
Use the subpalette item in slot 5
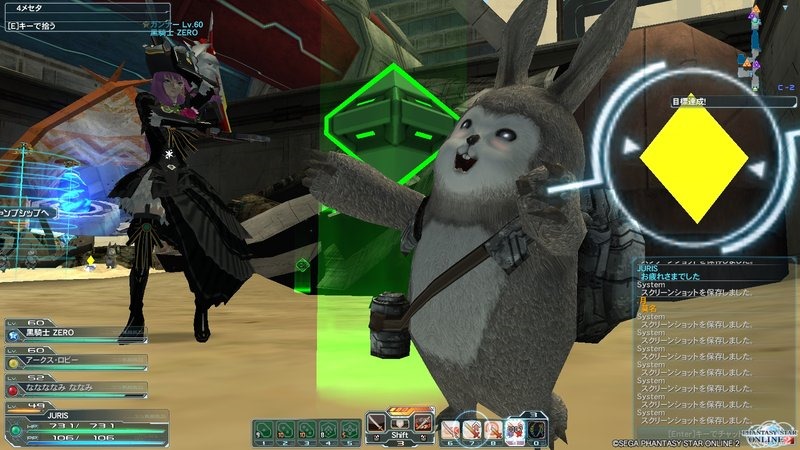coord(349,429)
